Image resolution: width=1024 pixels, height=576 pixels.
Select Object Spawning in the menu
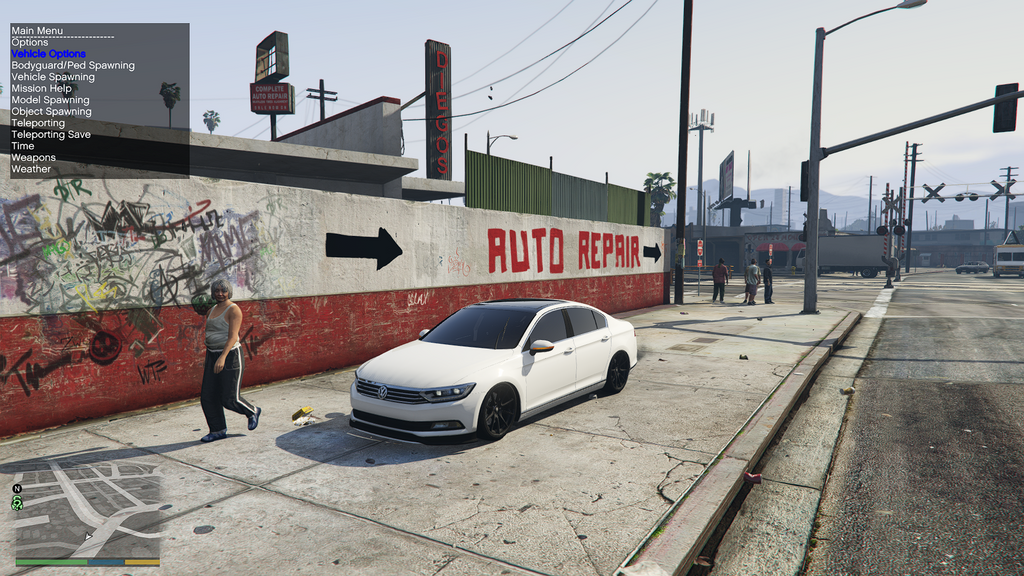pyautogui.click(x=51, y=111)
